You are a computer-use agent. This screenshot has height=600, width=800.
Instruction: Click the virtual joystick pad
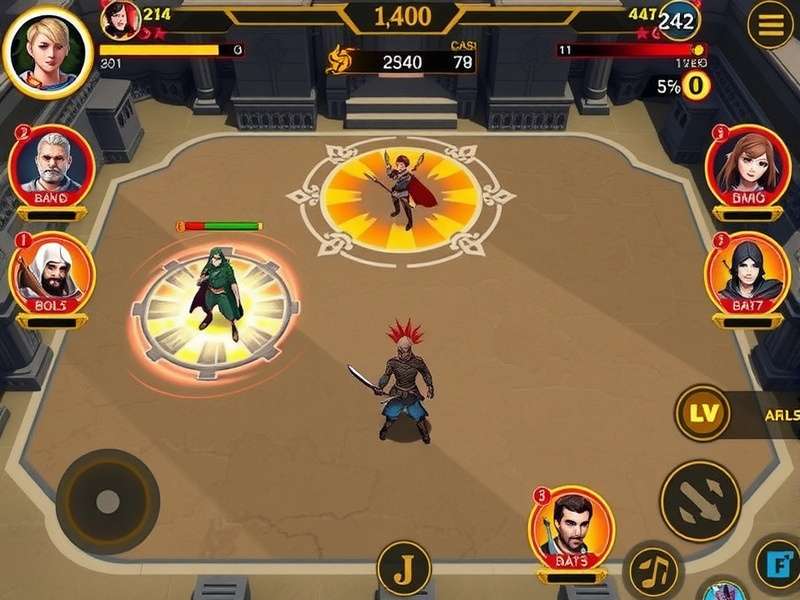107,501
